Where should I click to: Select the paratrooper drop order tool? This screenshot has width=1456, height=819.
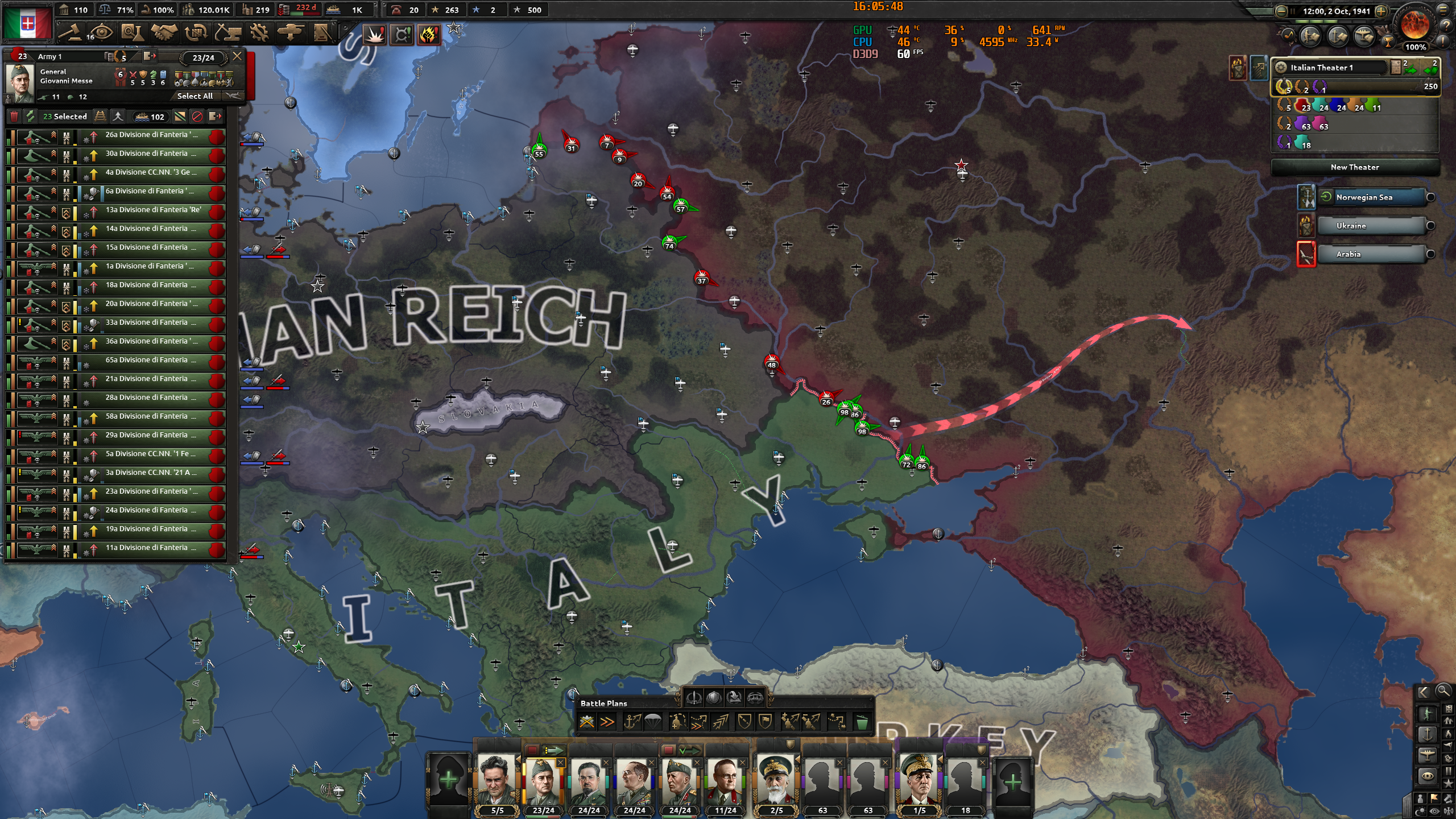[652, 722]
